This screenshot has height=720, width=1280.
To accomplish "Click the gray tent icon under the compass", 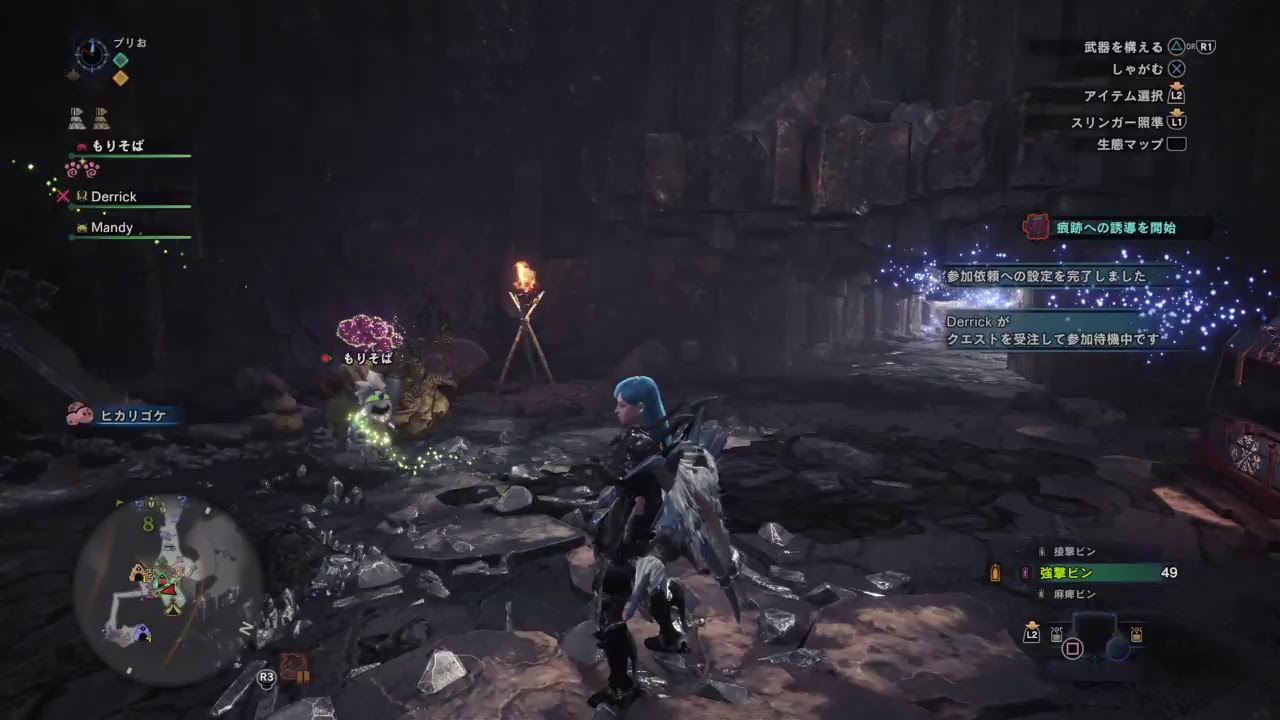I will tap(76, 118).
